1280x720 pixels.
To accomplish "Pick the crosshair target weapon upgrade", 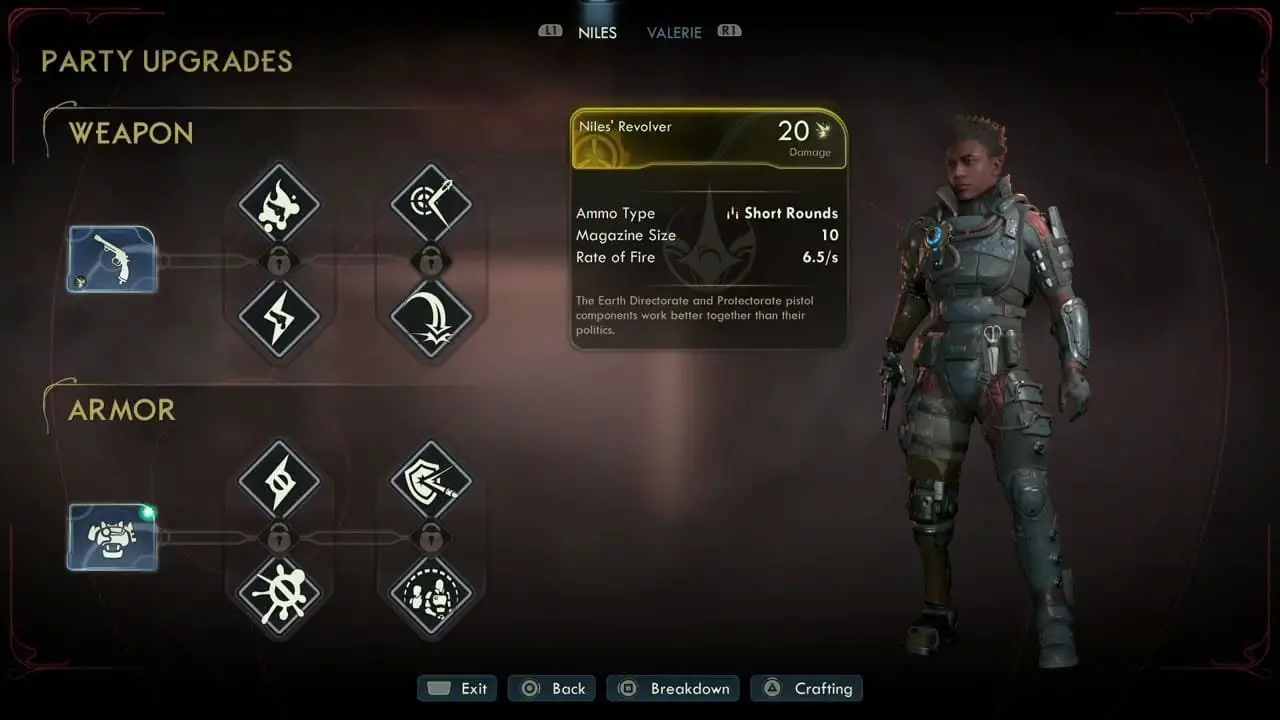I will click(431, 205).
